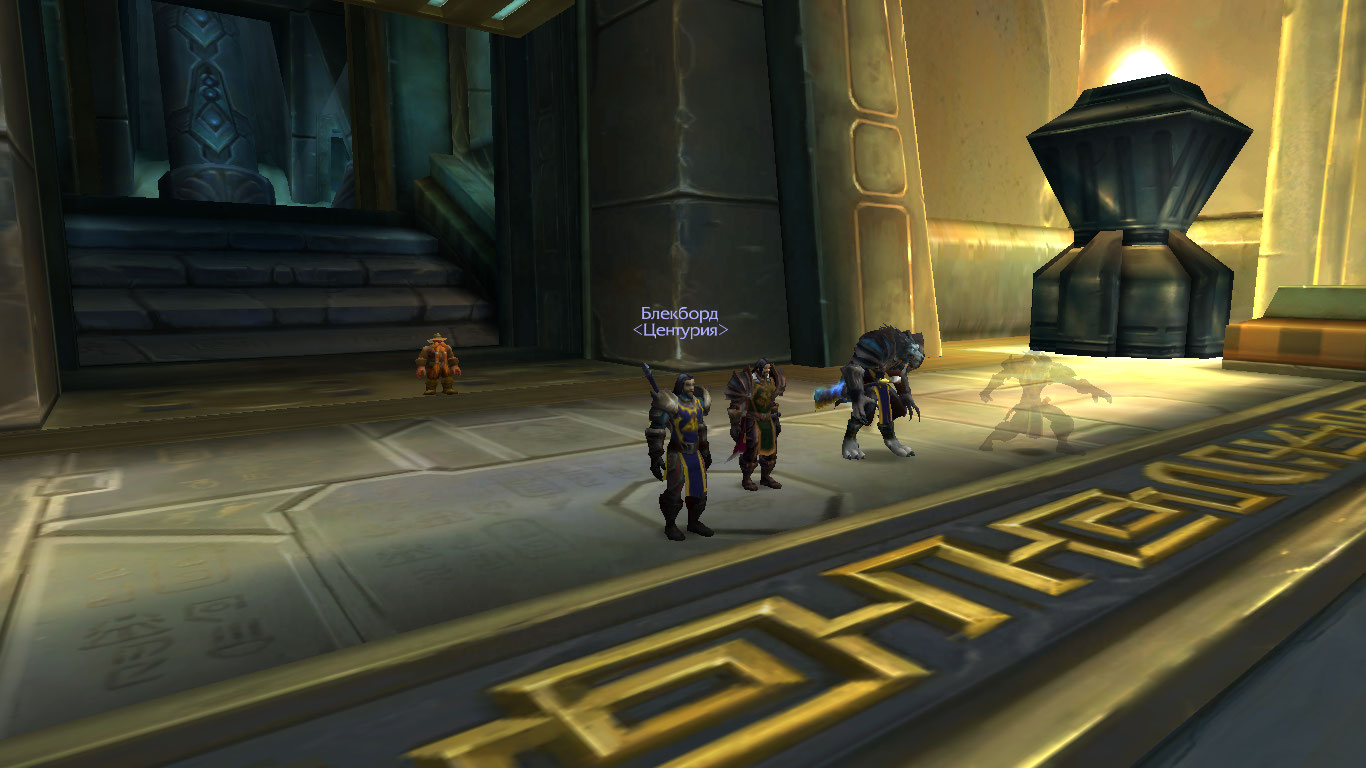Select the Блекборд player name label

pyautogui.click(x=679, y=314)
